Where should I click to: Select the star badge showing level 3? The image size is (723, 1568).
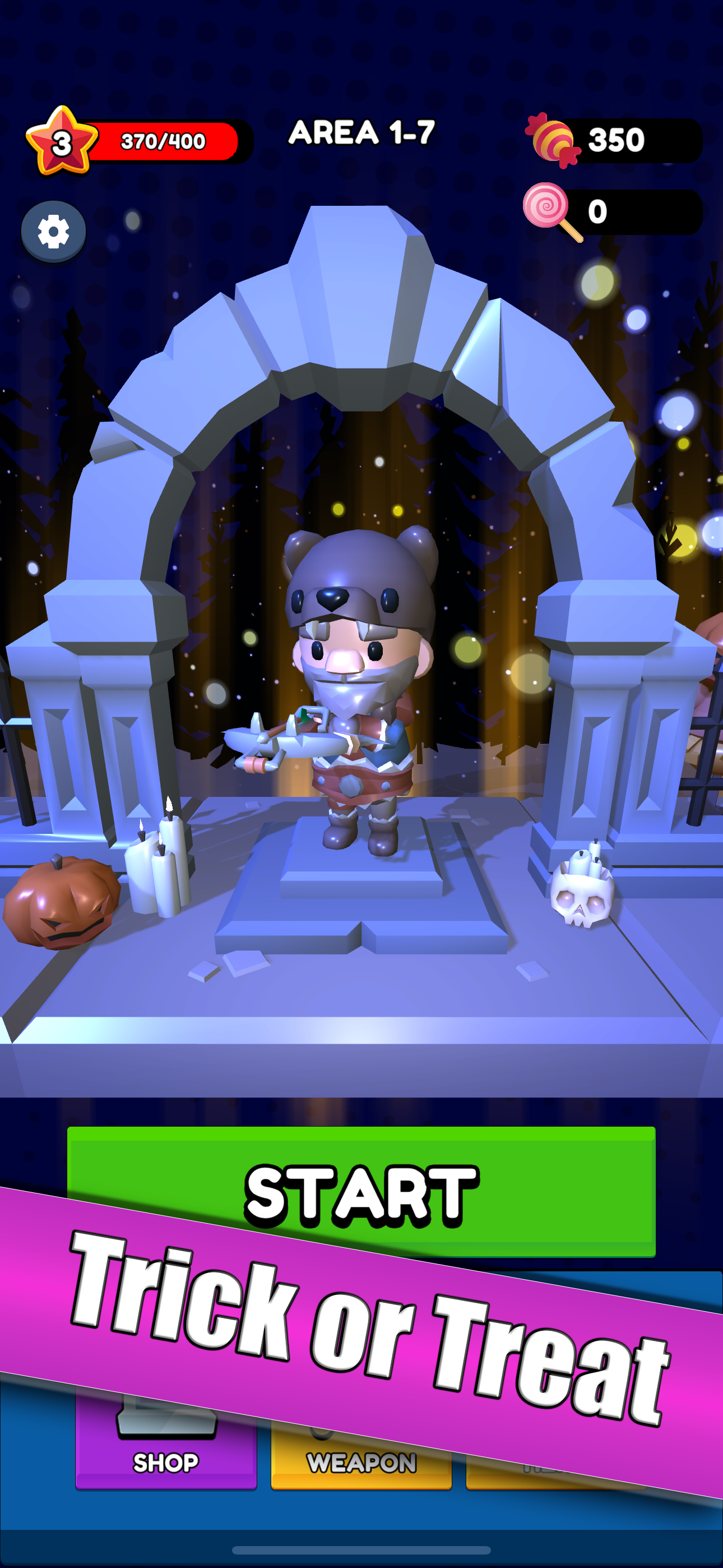[61, 141]
